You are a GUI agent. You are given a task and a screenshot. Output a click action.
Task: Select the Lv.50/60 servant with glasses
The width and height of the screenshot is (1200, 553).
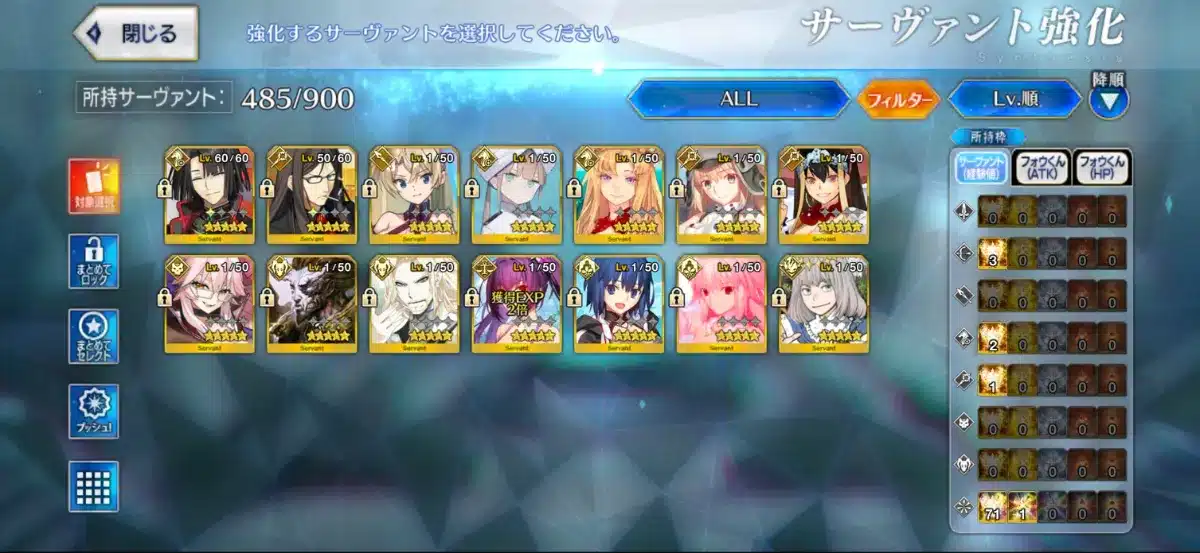click(312, 196)
